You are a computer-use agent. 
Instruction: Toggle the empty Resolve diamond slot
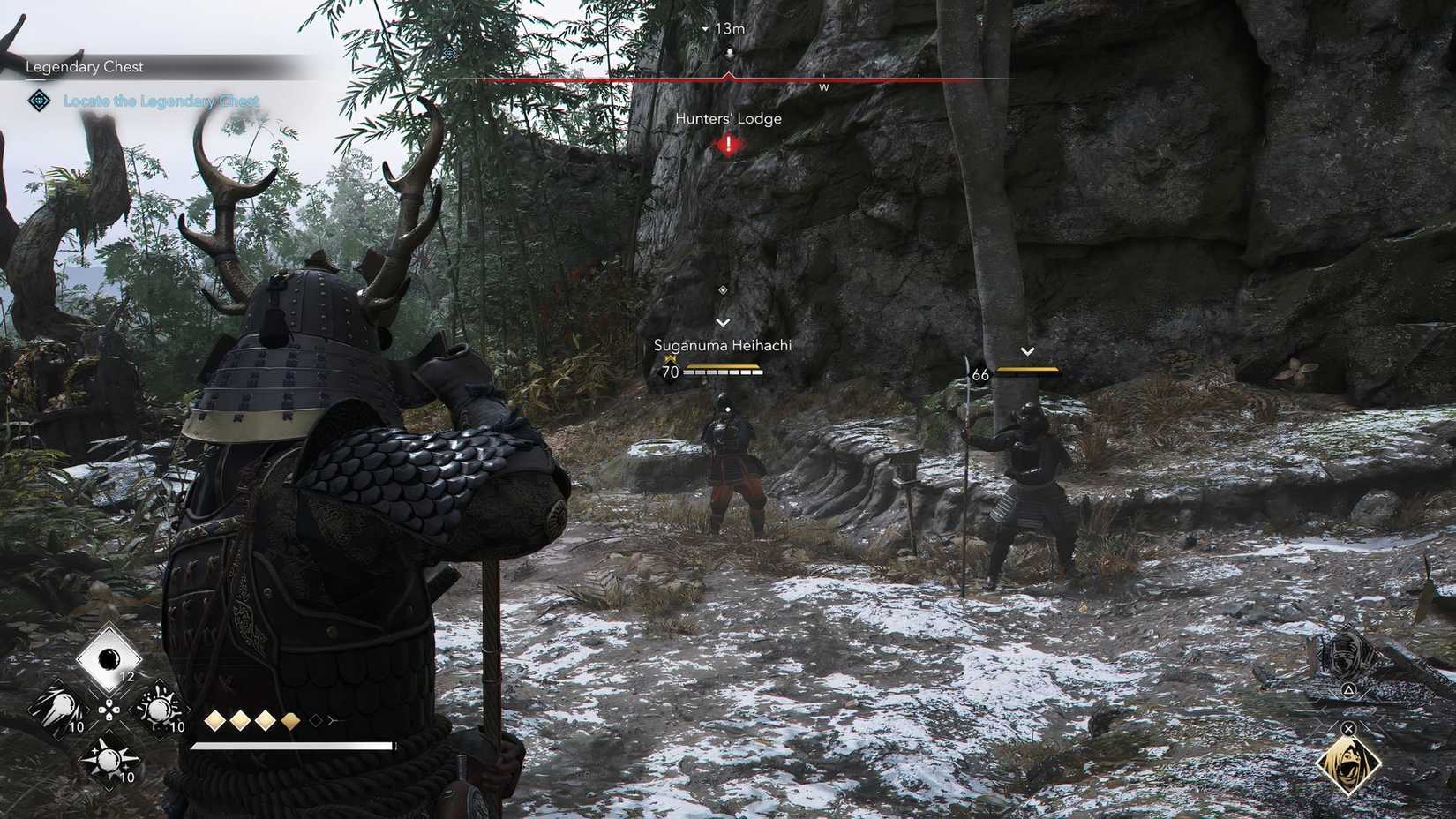(316, 721)
